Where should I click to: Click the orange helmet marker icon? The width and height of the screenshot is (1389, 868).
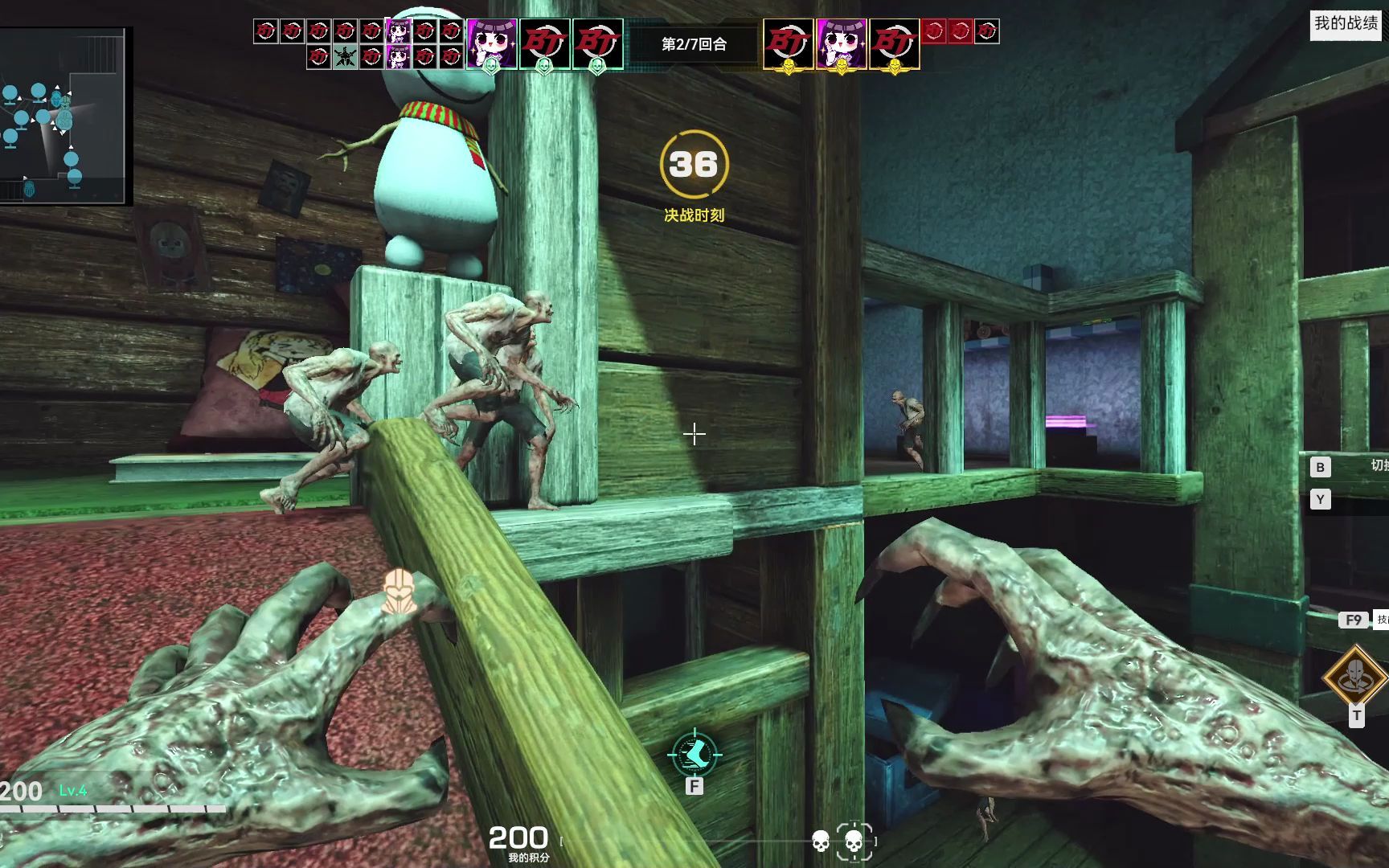[x=398, y=591]
